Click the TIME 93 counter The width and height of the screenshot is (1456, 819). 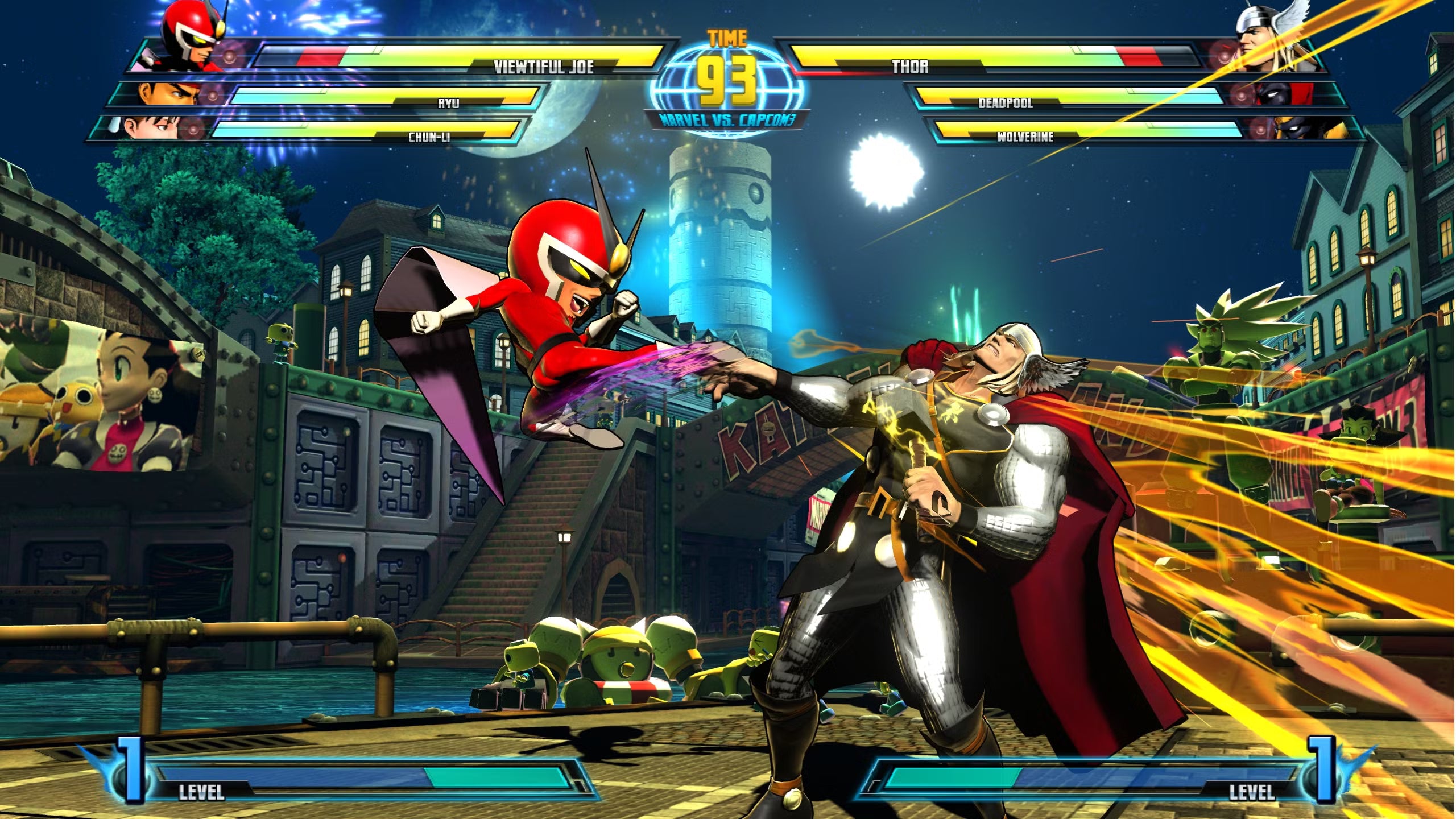coord(725,63)
